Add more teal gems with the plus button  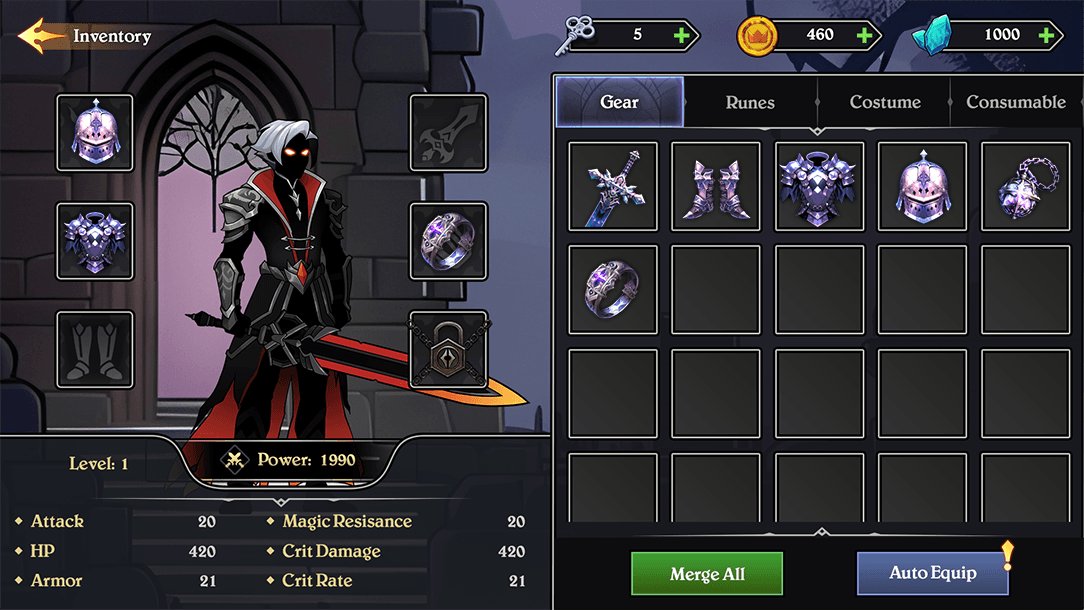click(x=1046, y=35)
